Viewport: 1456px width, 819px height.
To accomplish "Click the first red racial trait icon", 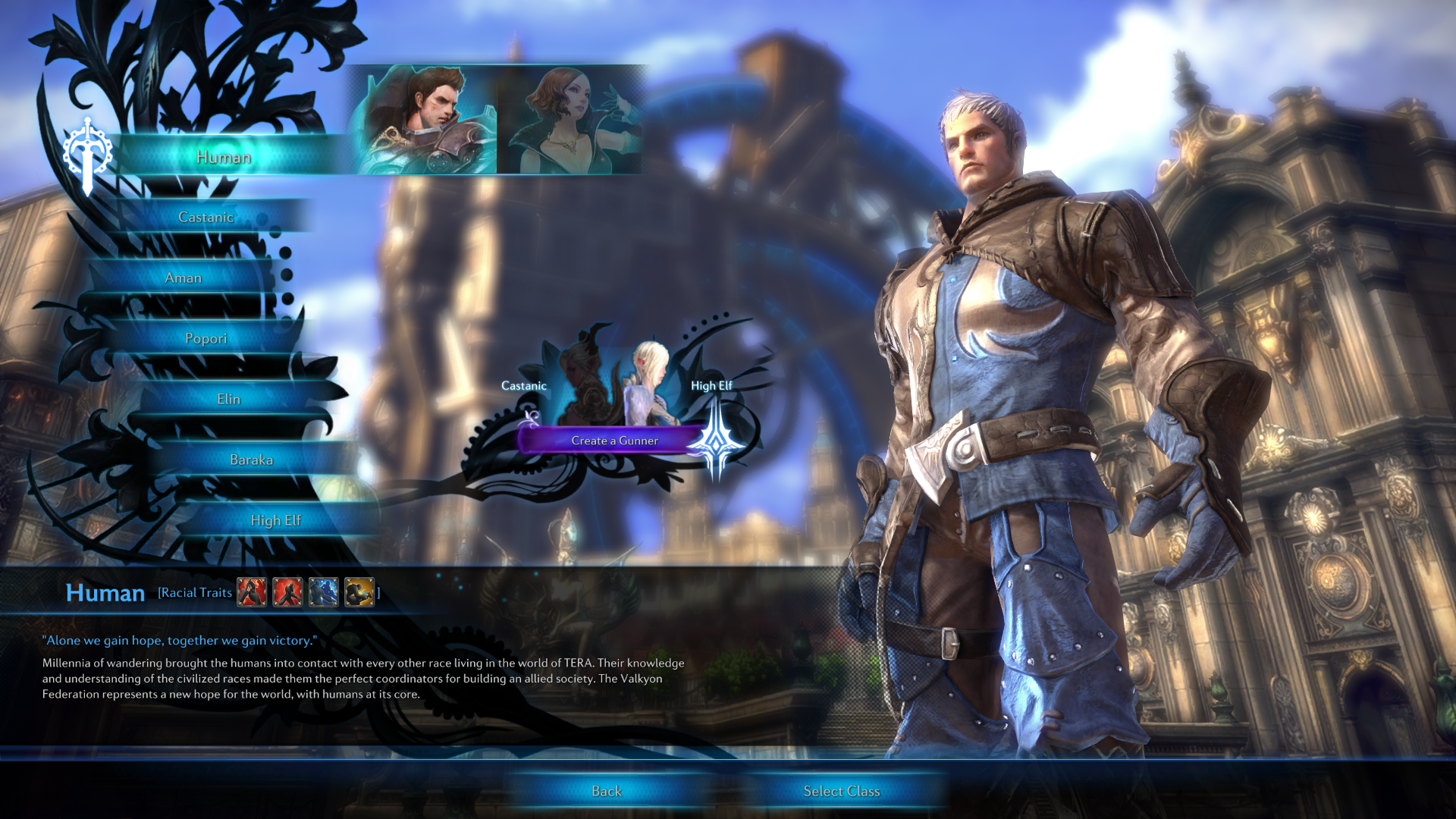I will point(252,592).
